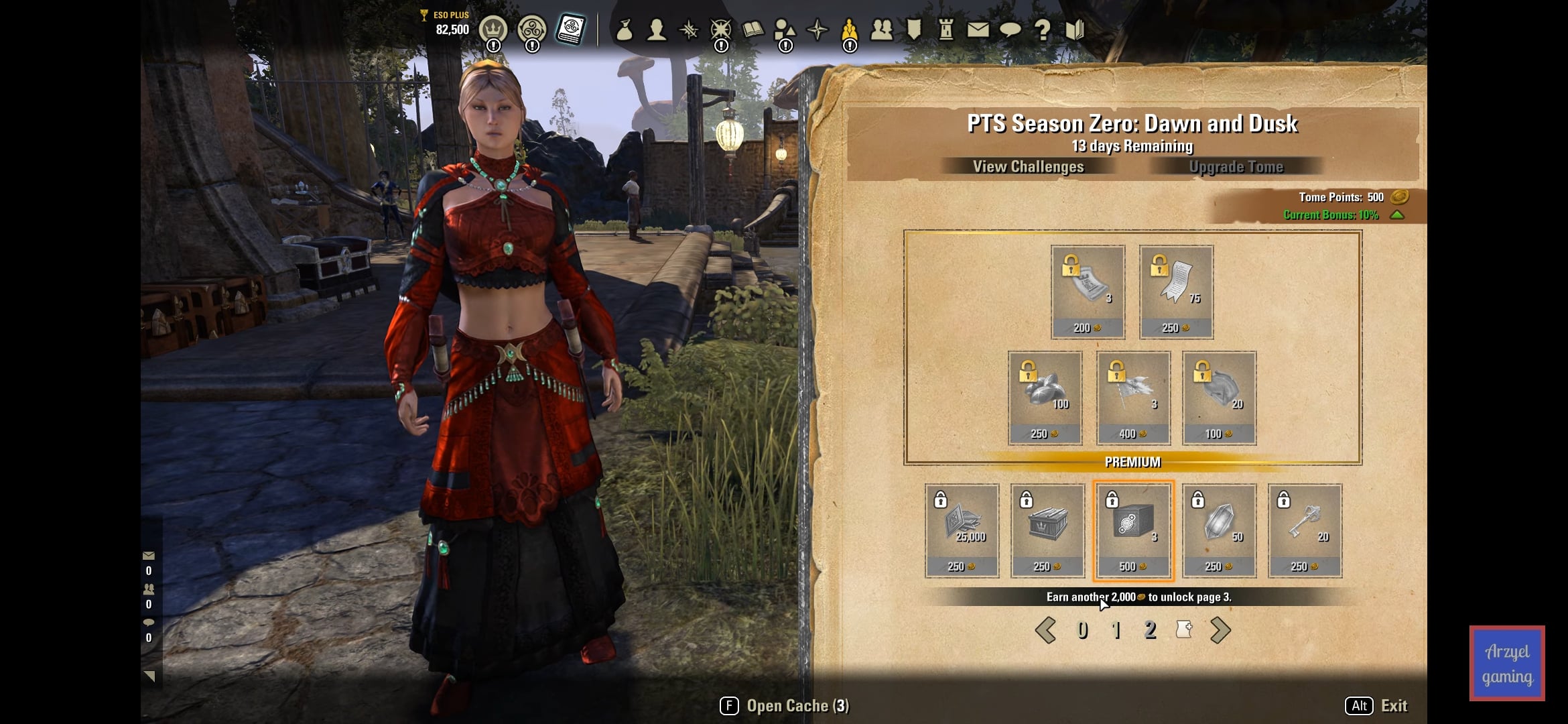The width and height of the screenshot is (1568, 724).
Task: Click the Arzyel gaming channel logo
Action: pos(1507,664)
